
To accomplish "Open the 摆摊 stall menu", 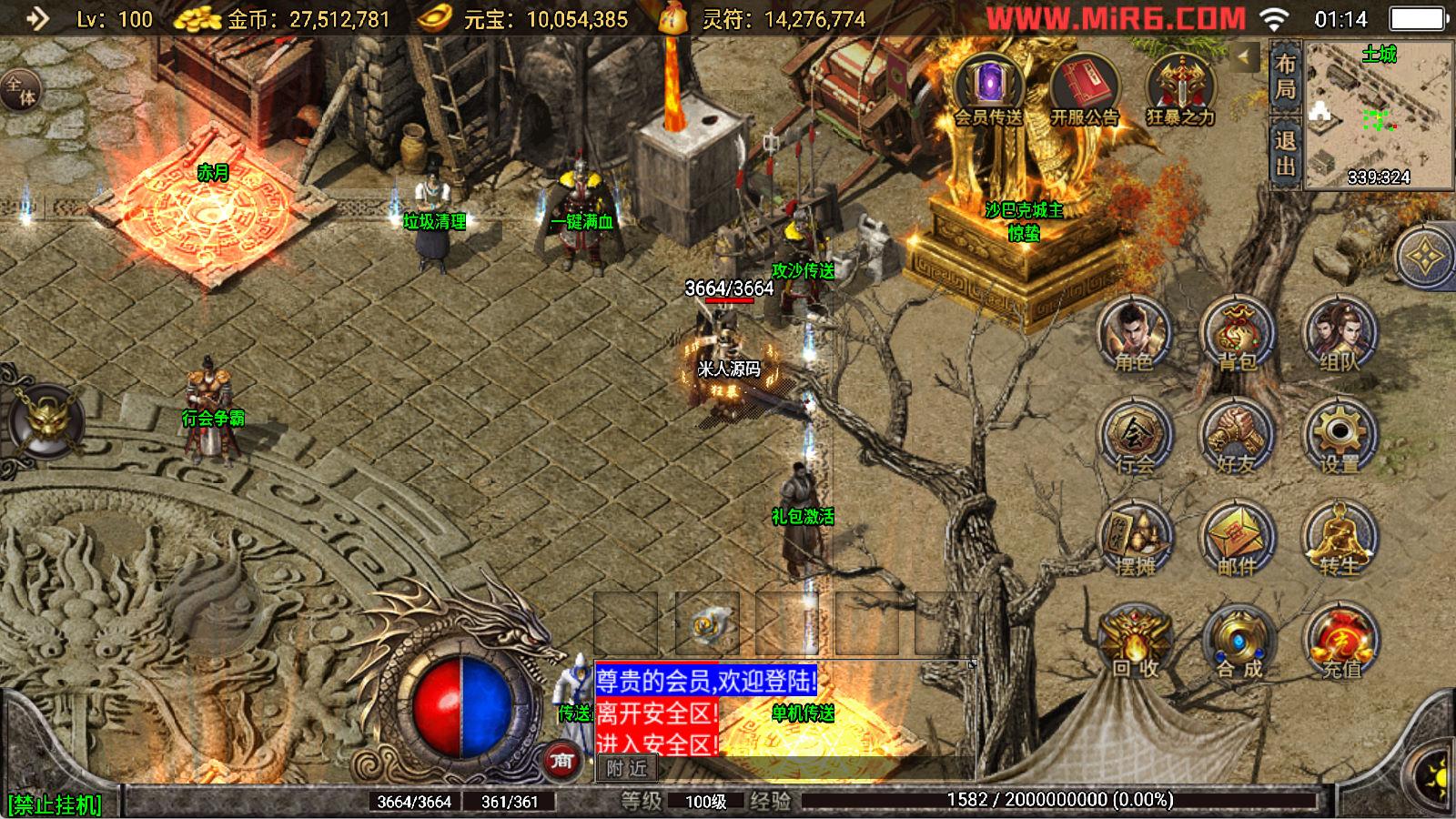I will click(1133, 540).
